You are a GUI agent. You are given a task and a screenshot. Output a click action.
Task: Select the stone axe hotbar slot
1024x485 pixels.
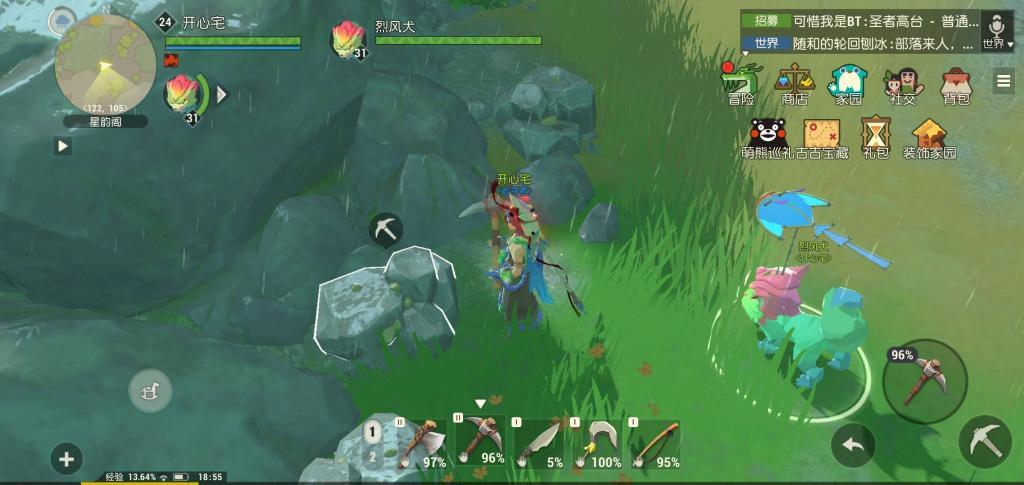420,443
